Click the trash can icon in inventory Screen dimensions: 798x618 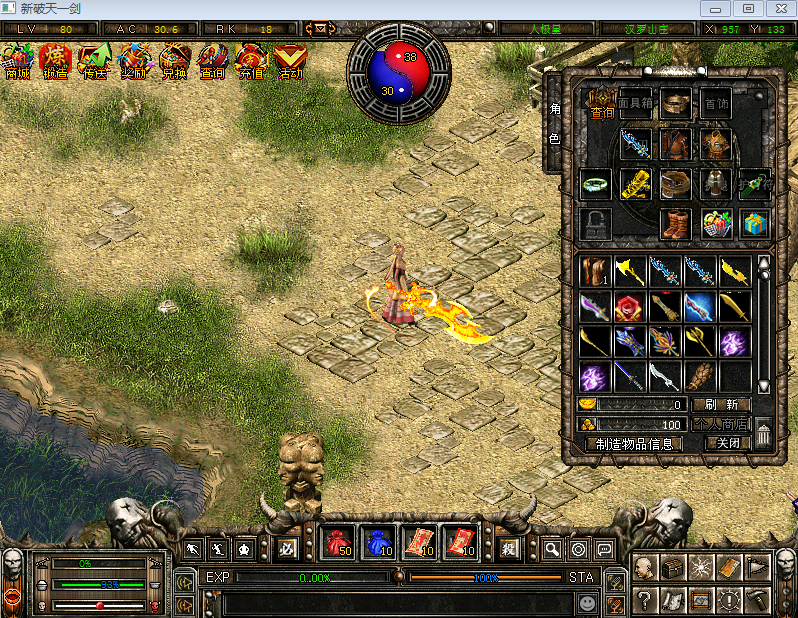763,433
